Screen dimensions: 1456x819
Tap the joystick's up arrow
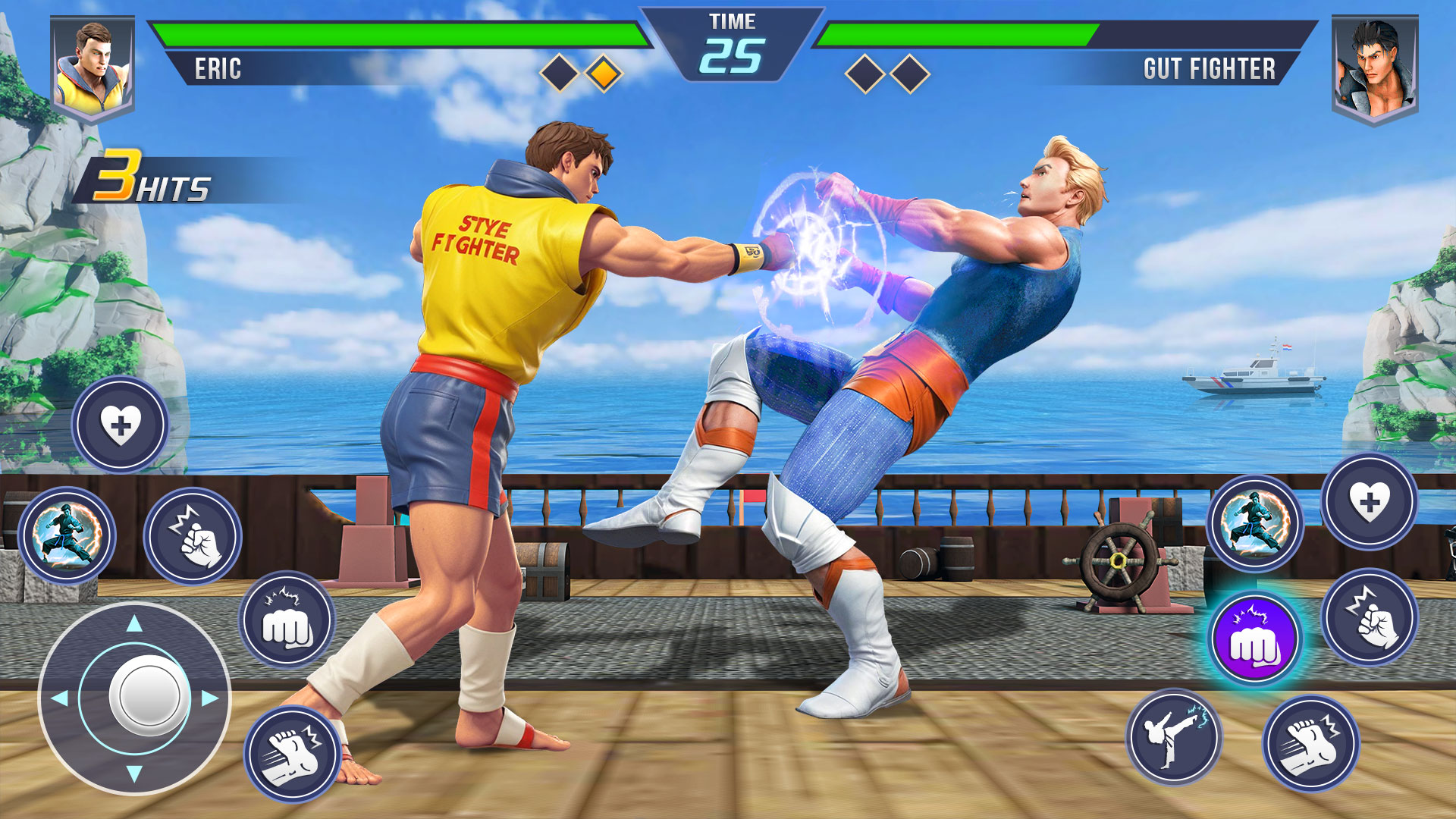134,624
